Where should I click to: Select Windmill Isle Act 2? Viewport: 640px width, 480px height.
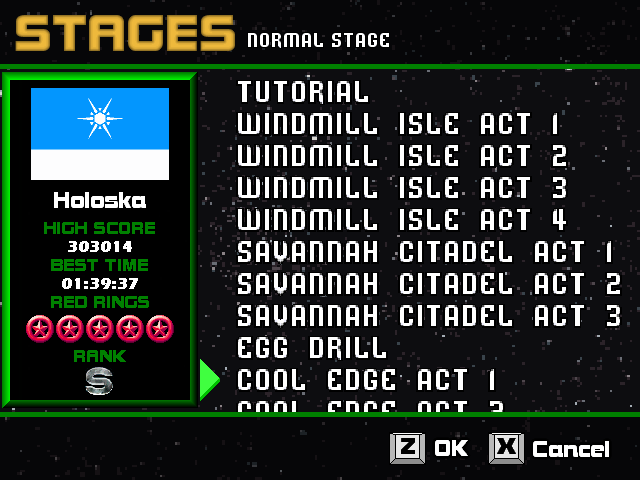(x=401, y=156)
